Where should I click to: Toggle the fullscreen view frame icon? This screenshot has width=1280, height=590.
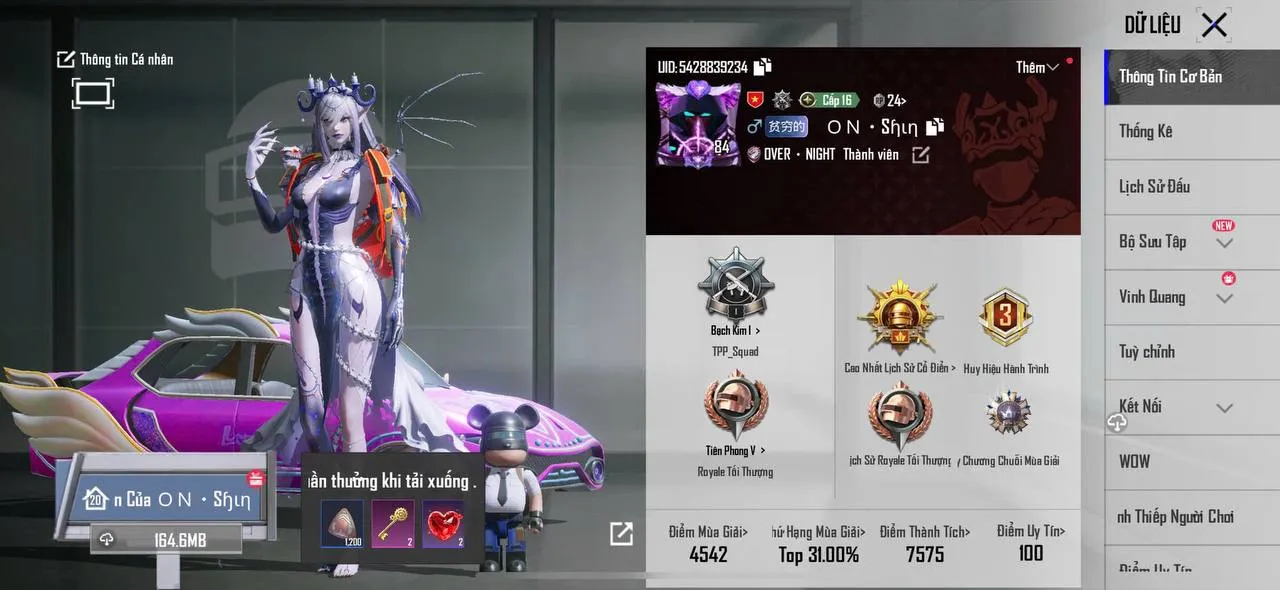click(x=92, y=94)
